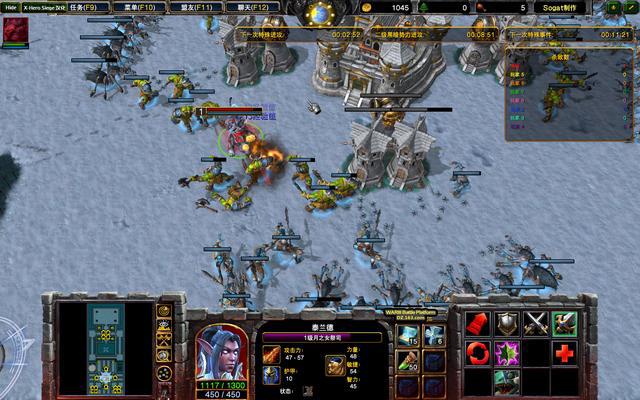The image size is (640, 400).
Task: Select the shield Stop command
Action: coord(508,323)
